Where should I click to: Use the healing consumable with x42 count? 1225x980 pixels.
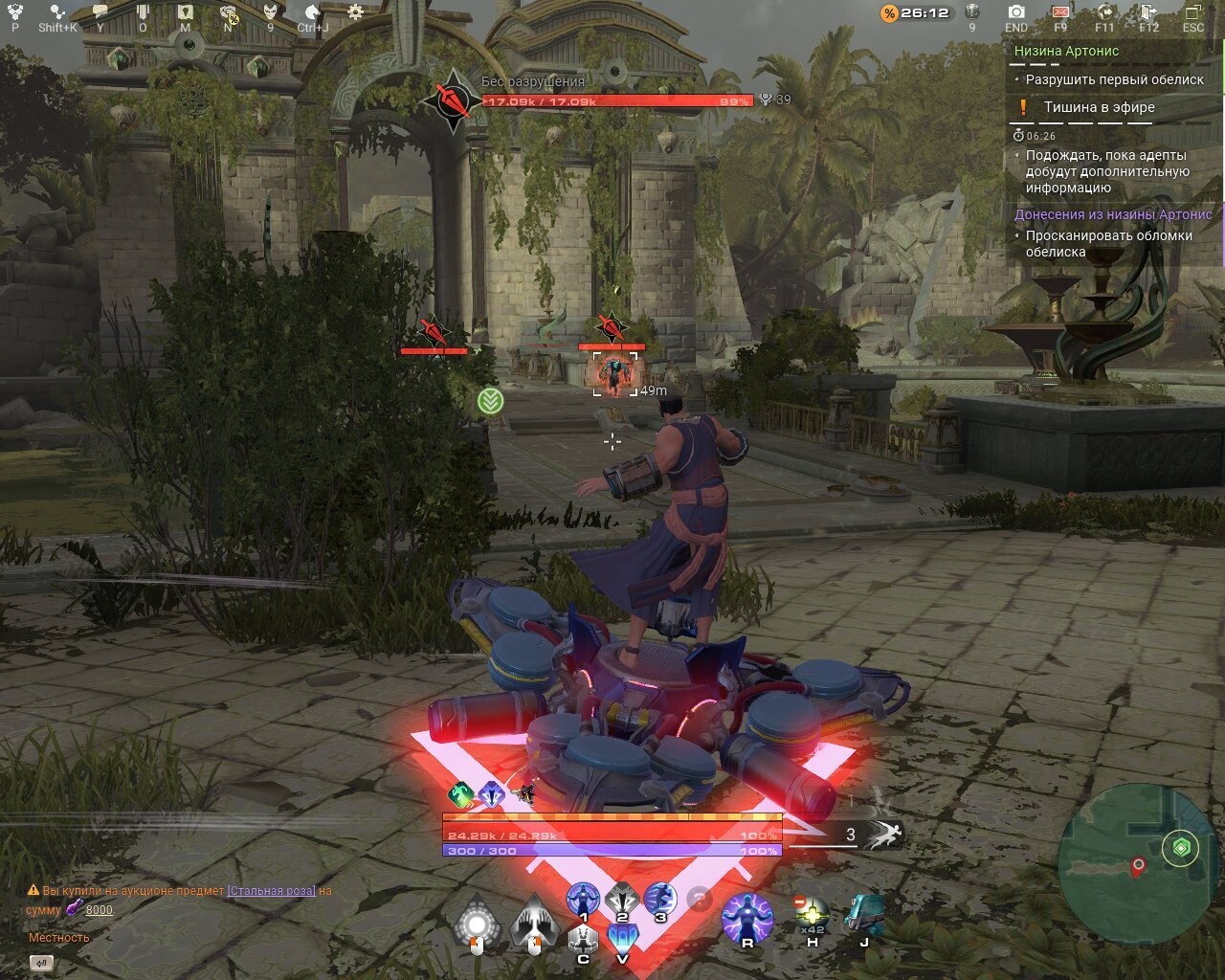(812, 914)
